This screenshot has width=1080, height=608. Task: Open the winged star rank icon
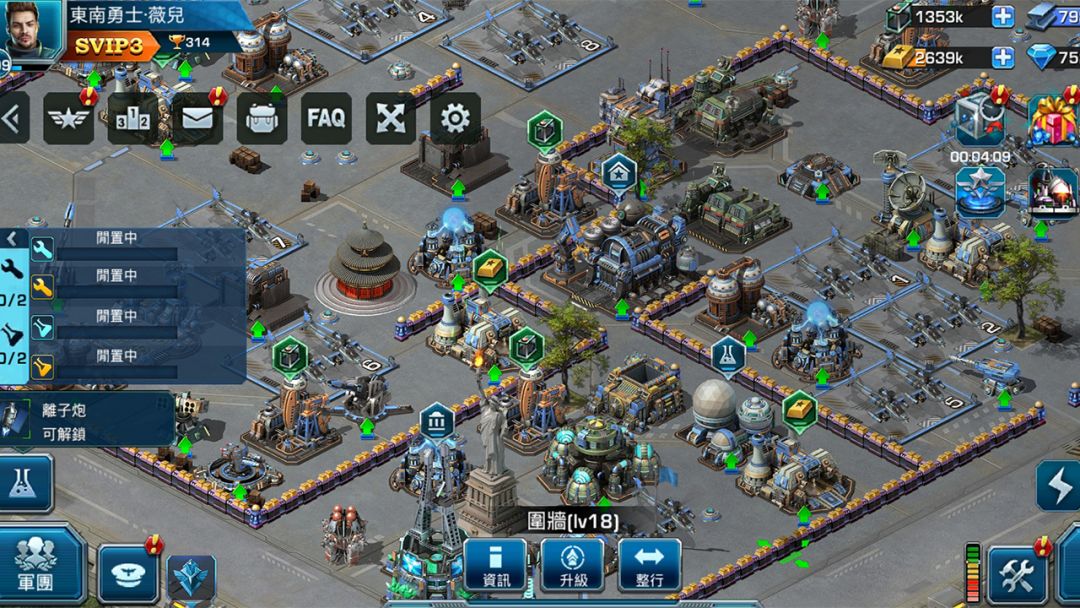click(x=68, y=119)
